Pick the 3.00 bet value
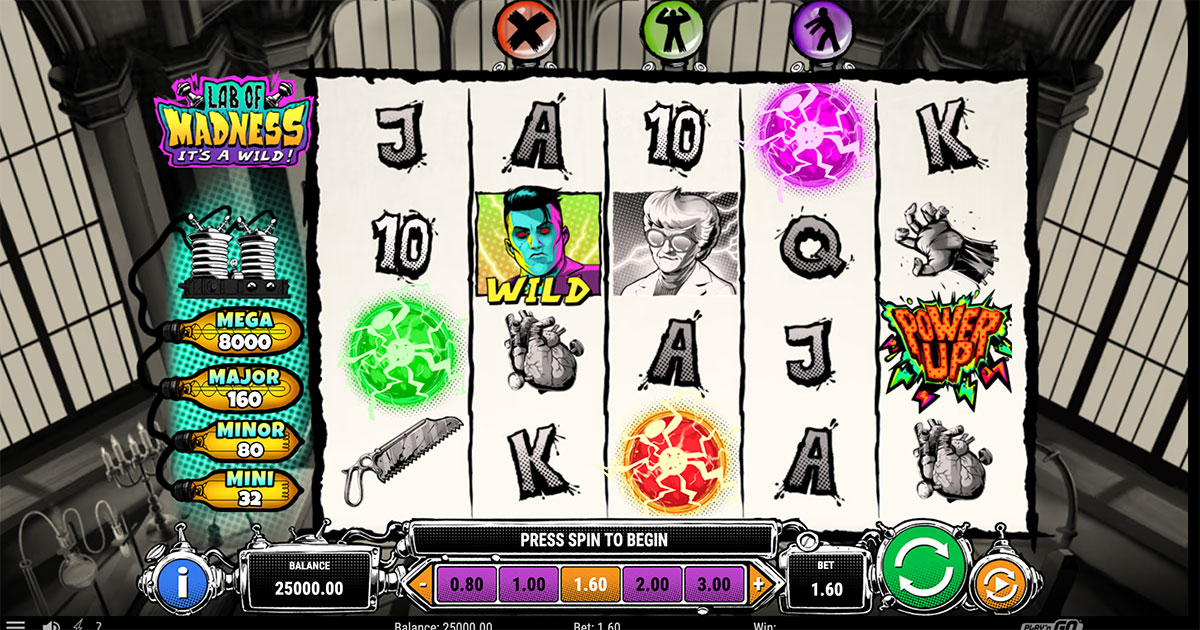Viewport: 1200px width, 630px height. (715, 585)
